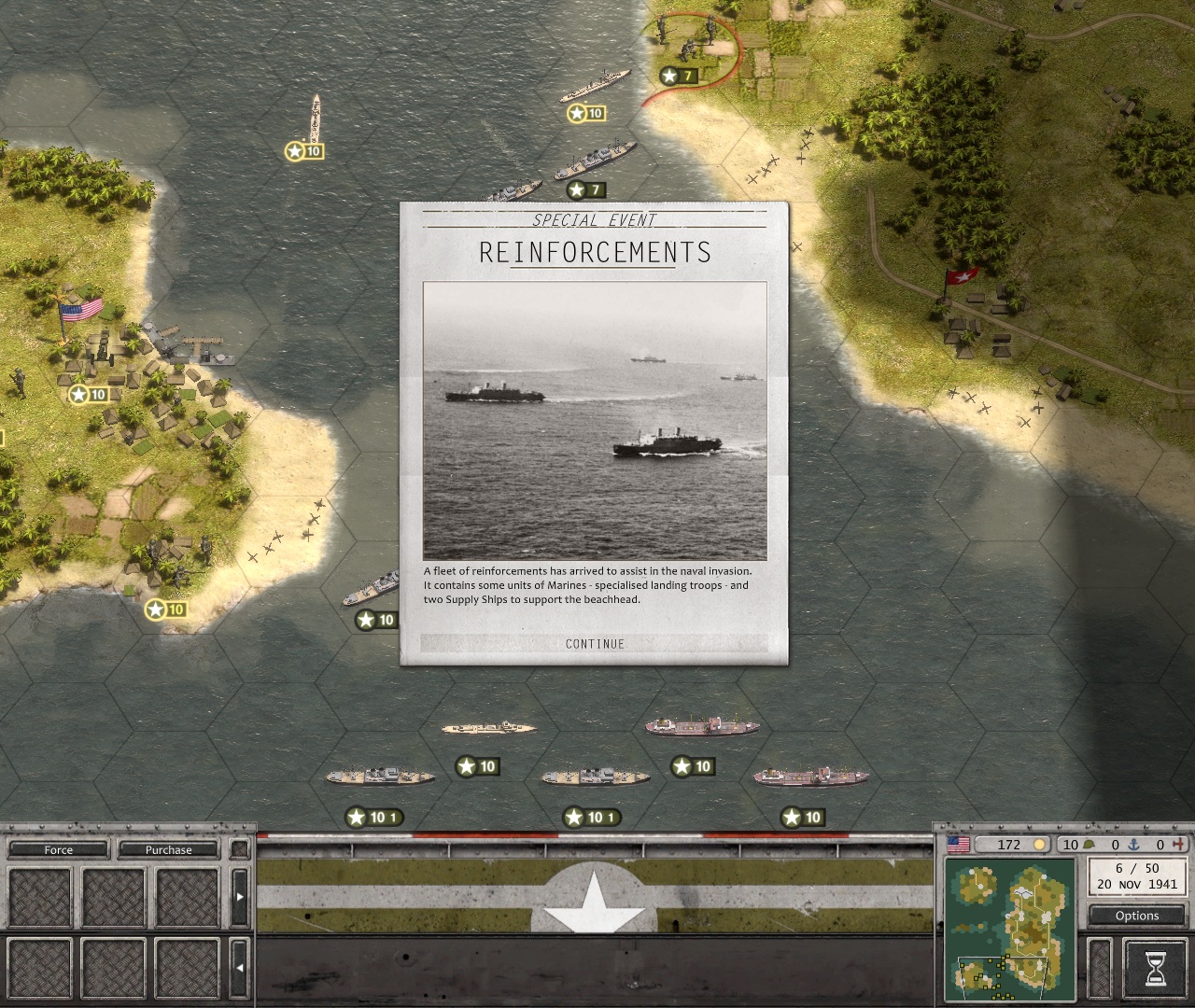Show next units with the right arrow
This screenshot has height=1008, width=1195.
point(240,896)
